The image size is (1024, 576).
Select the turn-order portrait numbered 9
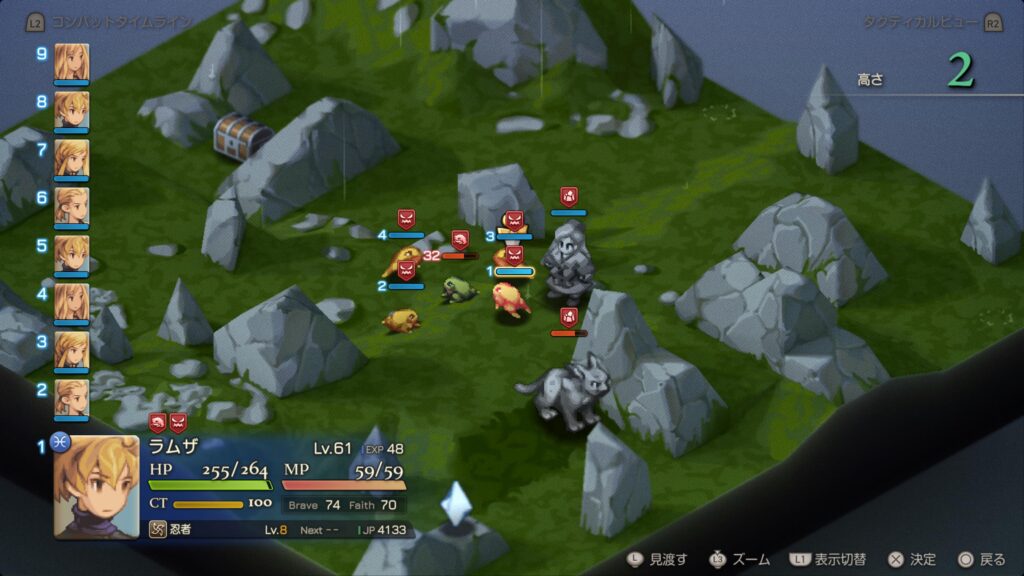[71, 62]
